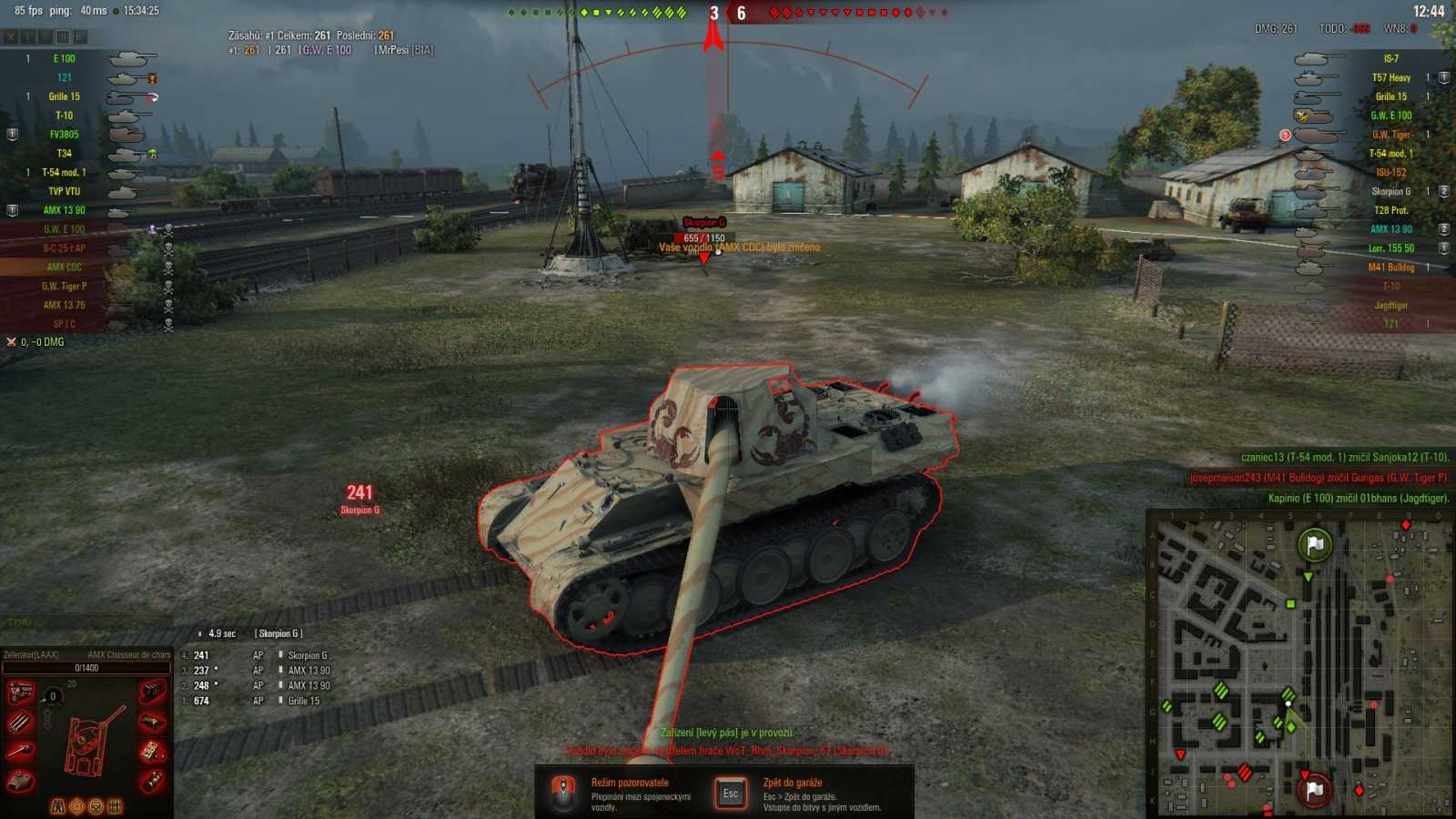Click the 0/1400 health bar below player name
The image size is (1456, 819).
coord(86,667)
